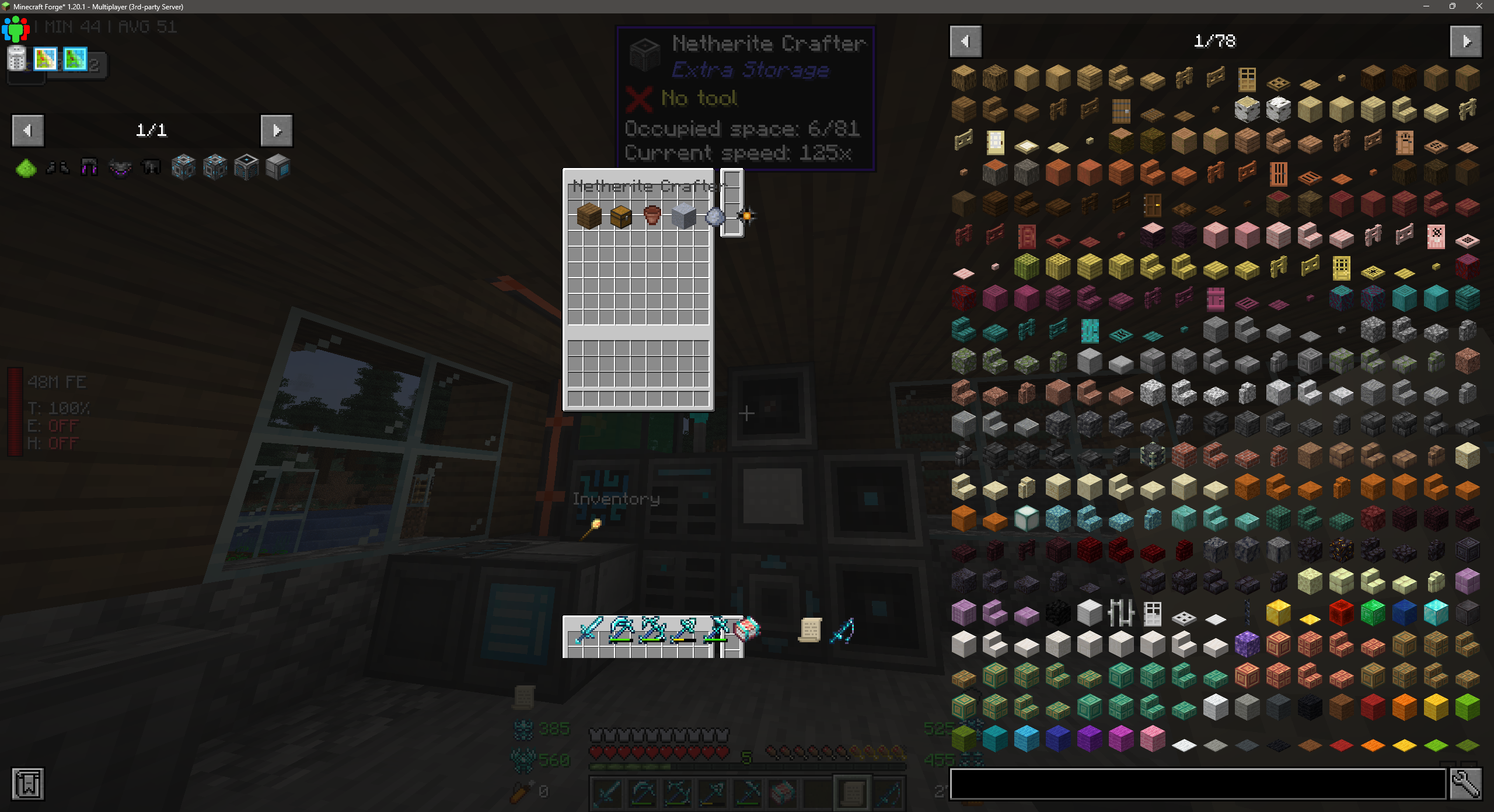
Task: Advance the bookmark panel to next page
Action: 277,130
